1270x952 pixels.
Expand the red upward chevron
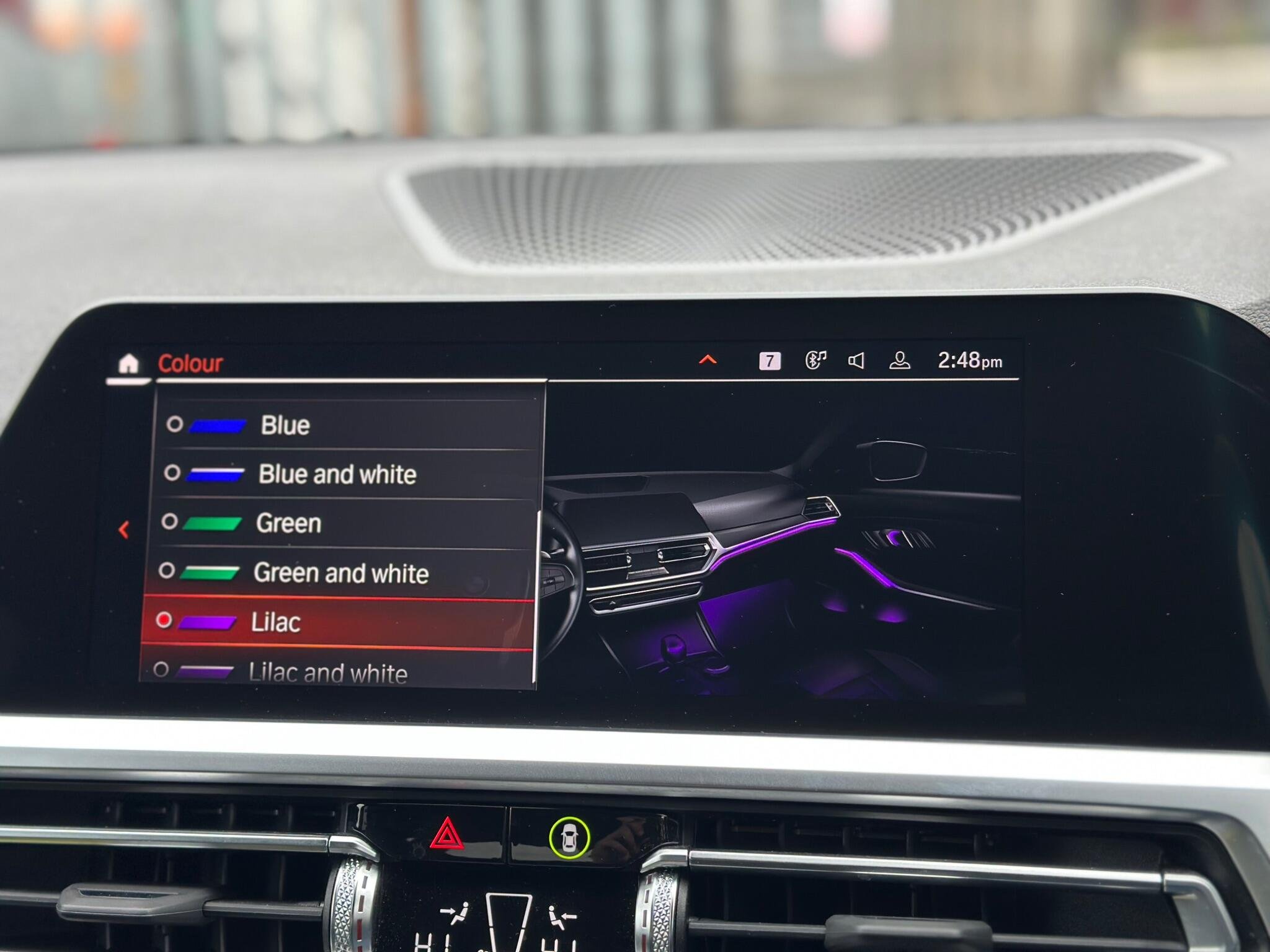point(708,359)
